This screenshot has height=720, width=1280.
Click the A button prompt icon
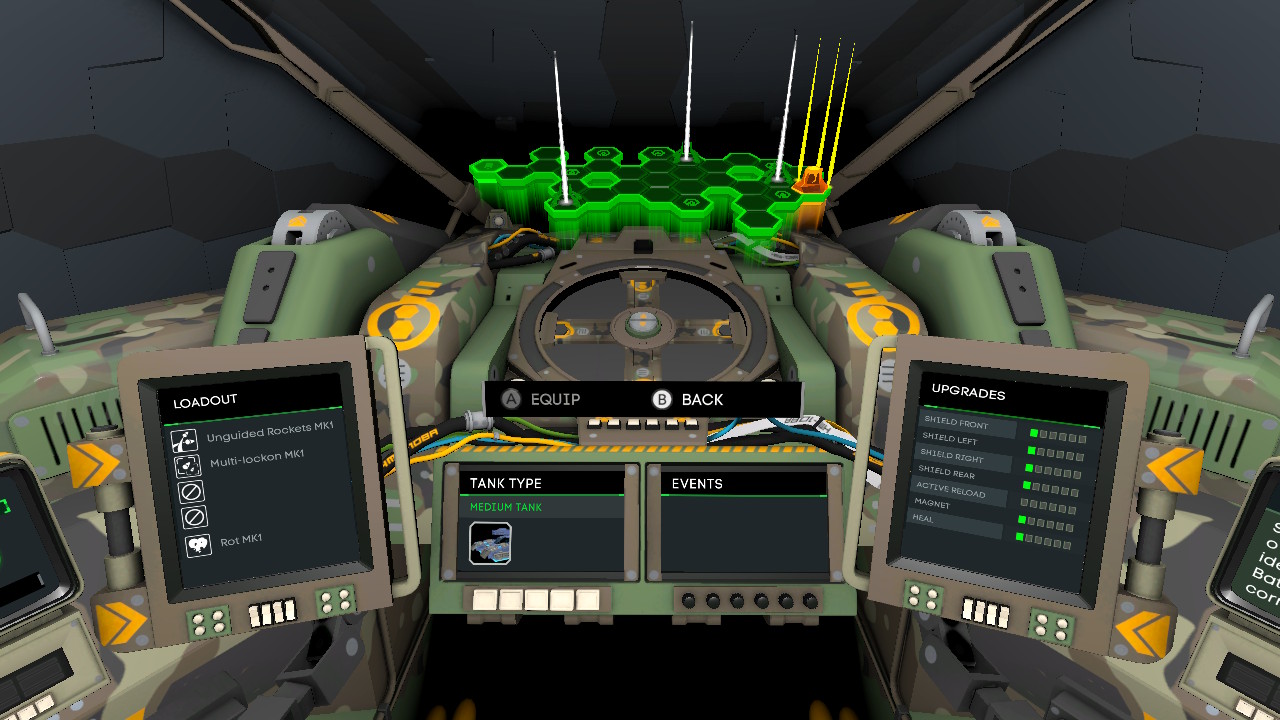coord(513,399)
